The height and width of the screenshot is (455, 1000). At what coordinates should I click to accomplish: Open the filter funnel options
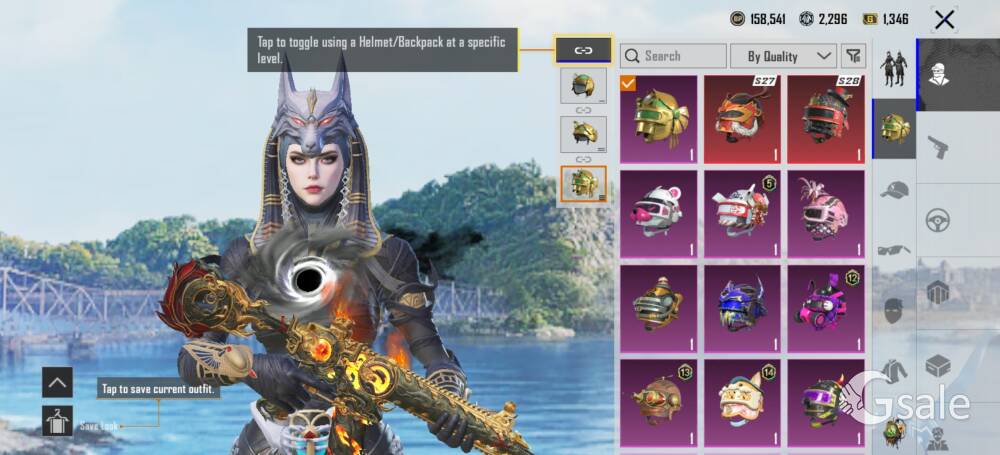click(x=853, y=56)
